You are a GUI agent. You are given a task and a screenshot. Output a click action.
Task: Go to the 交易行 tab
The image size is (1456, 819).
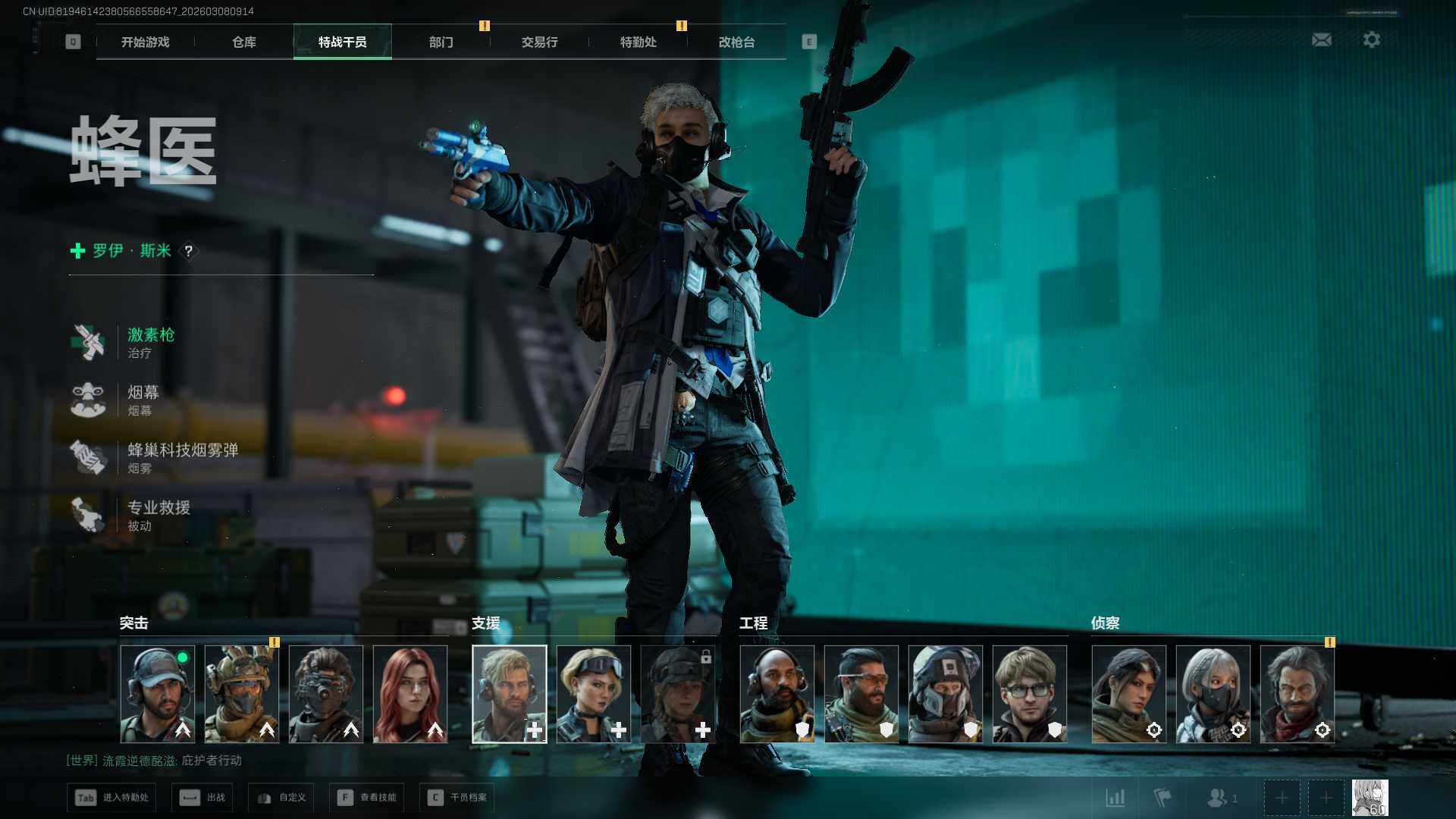(539, 42)
